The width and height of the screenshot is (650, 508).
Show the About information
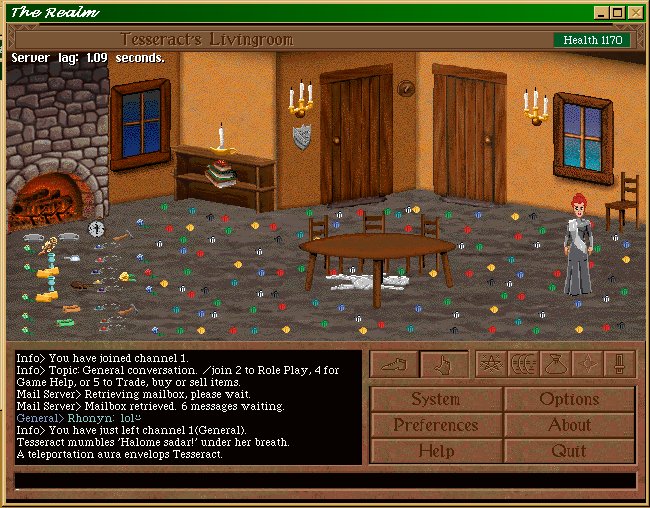pos(569,425)
